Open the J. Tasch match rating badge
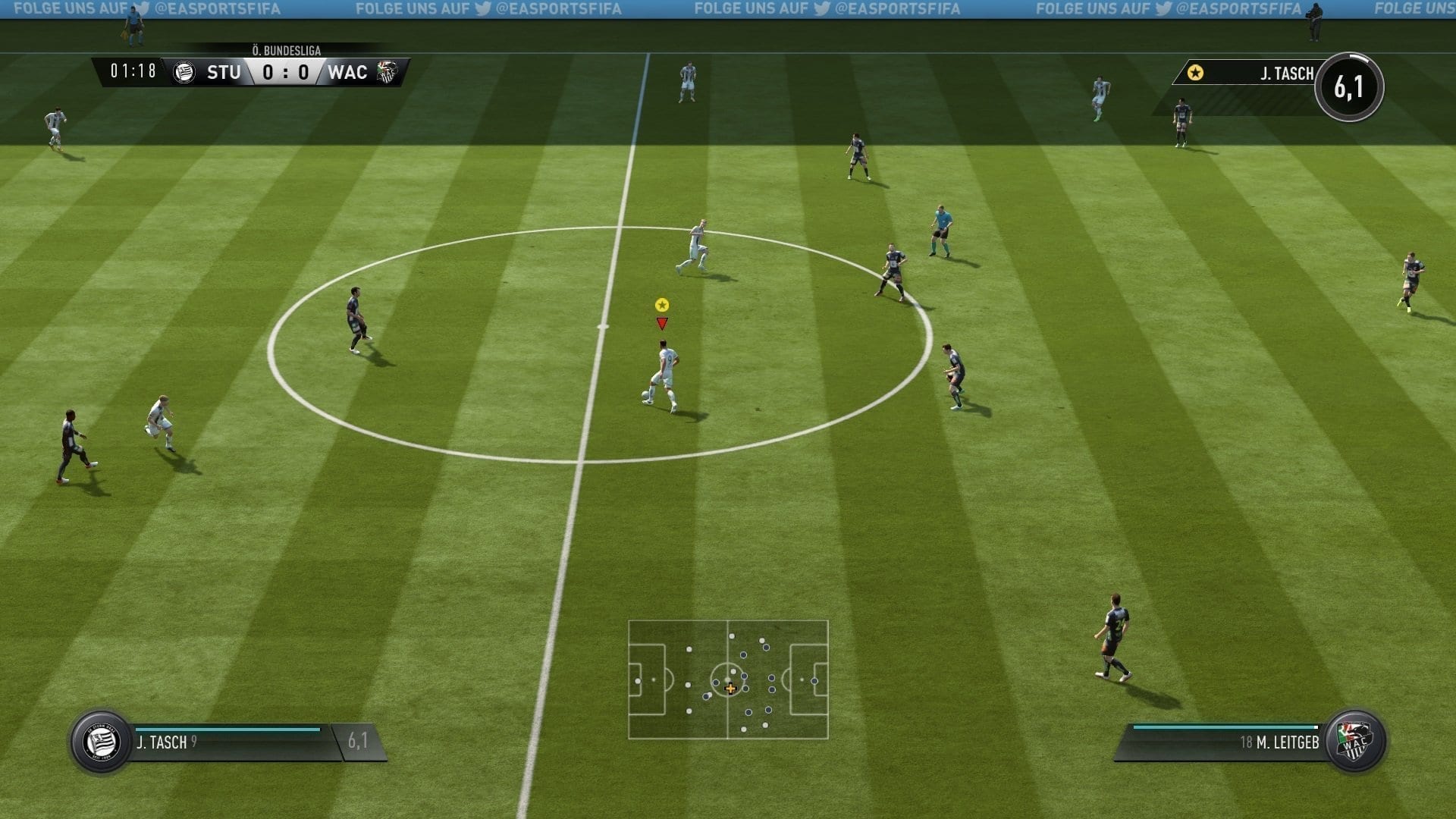 click(x=1349, y=87)
